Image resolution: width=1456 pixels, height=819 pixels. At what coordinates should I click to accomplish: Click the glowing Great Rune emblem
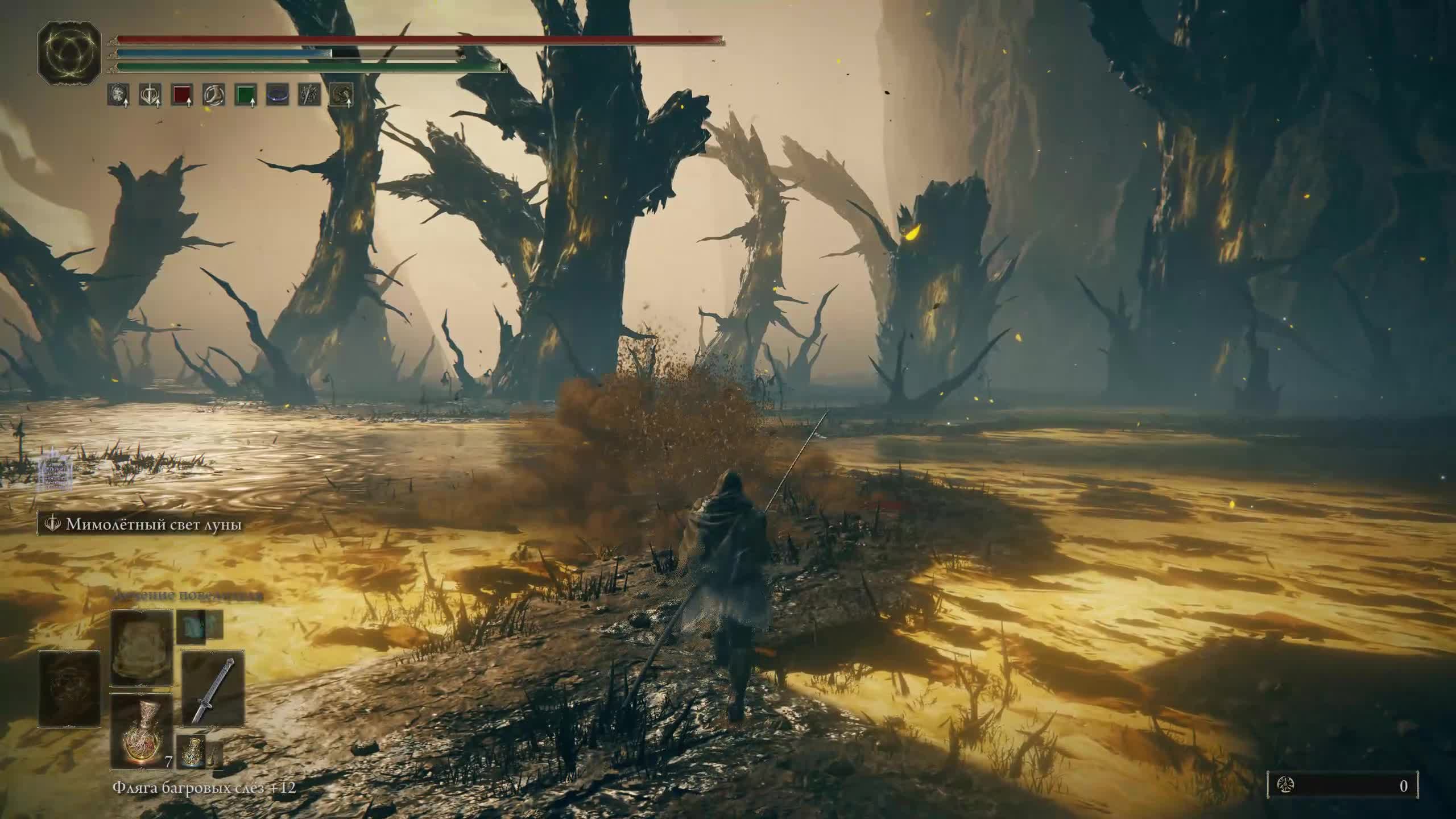click(x=69, y=54)
